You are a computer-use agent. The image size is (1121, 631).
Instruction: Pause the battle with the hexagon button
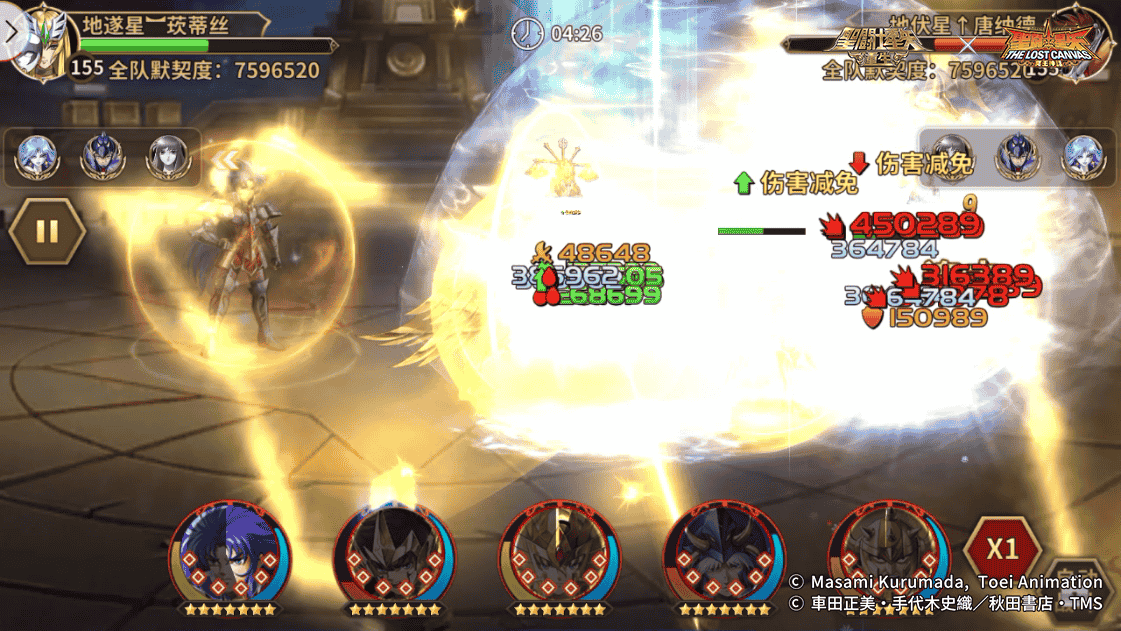[47, 231]
